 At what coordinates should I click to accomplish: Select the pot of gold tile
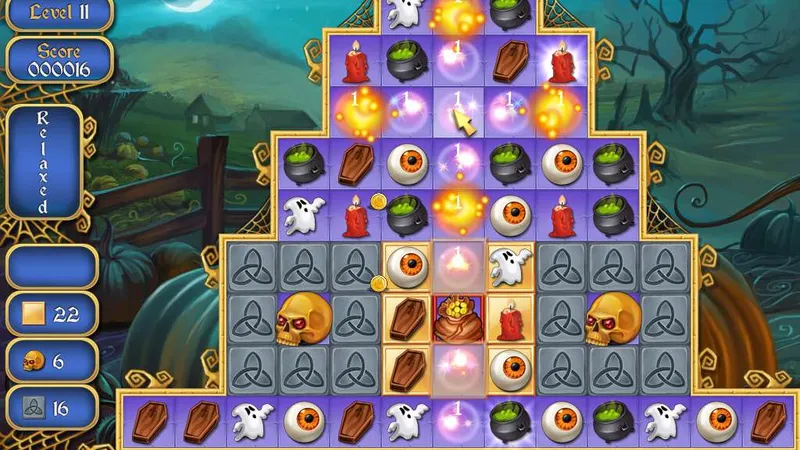pyautogui.click(x=459, y=318)
